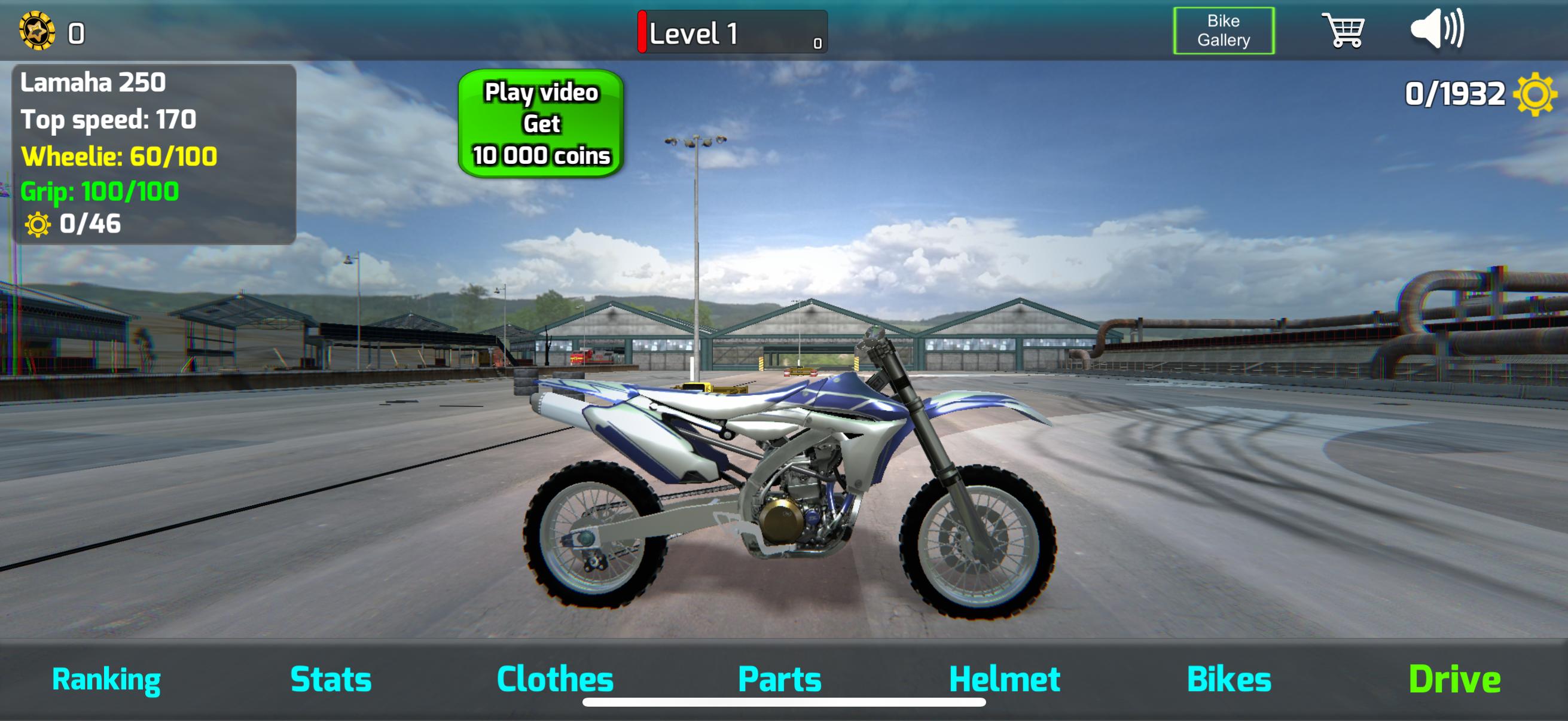Click the red level progress bar
This screenshot has width=1568, height=721.
pos(643,33)
